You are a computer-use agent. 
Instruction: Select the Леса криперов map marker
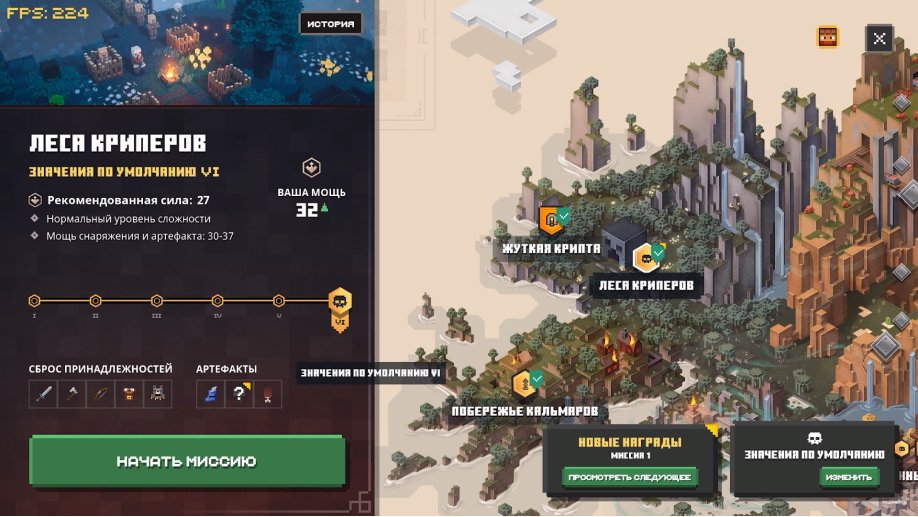pos(645,258)
